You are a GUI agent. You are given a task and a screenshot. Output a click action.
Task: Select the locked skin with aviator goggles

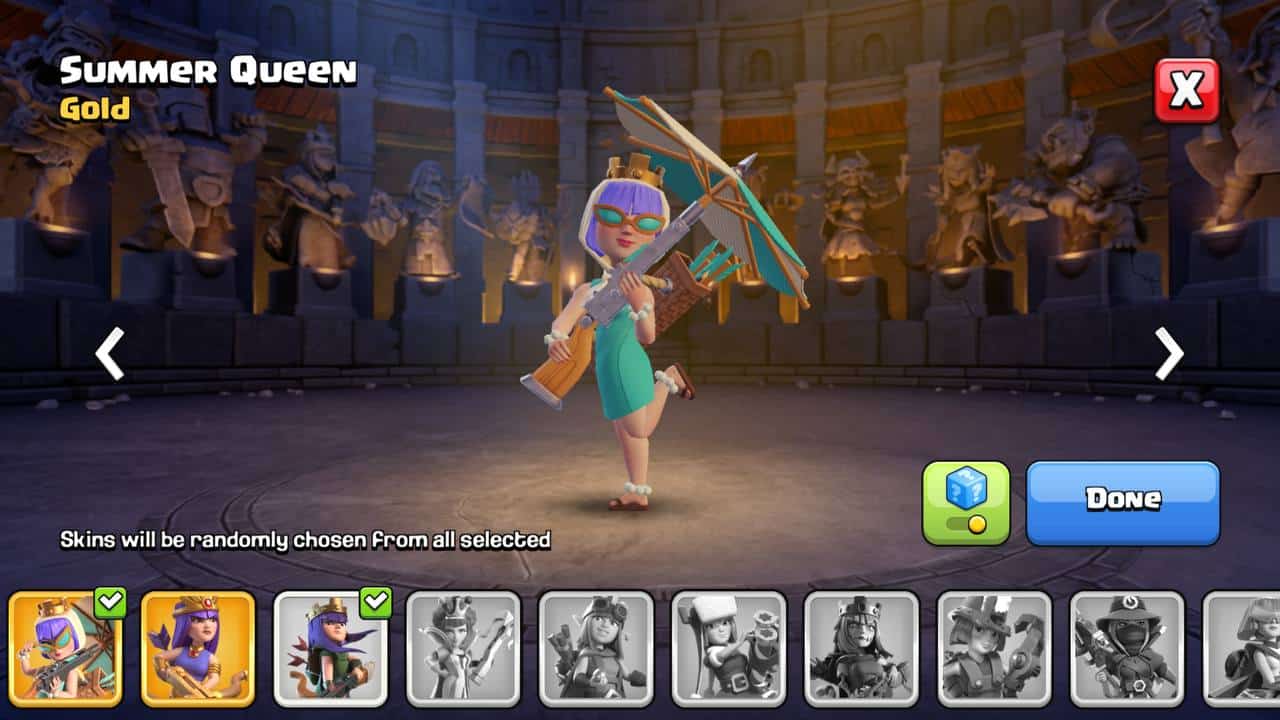point(596,648)
